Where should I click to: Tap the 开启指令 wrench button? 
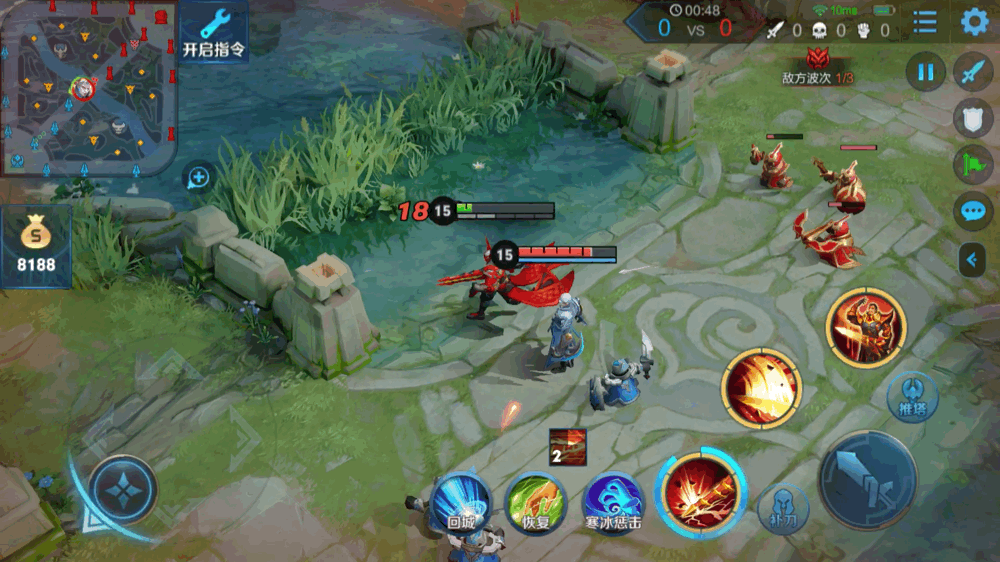(214, 32)
